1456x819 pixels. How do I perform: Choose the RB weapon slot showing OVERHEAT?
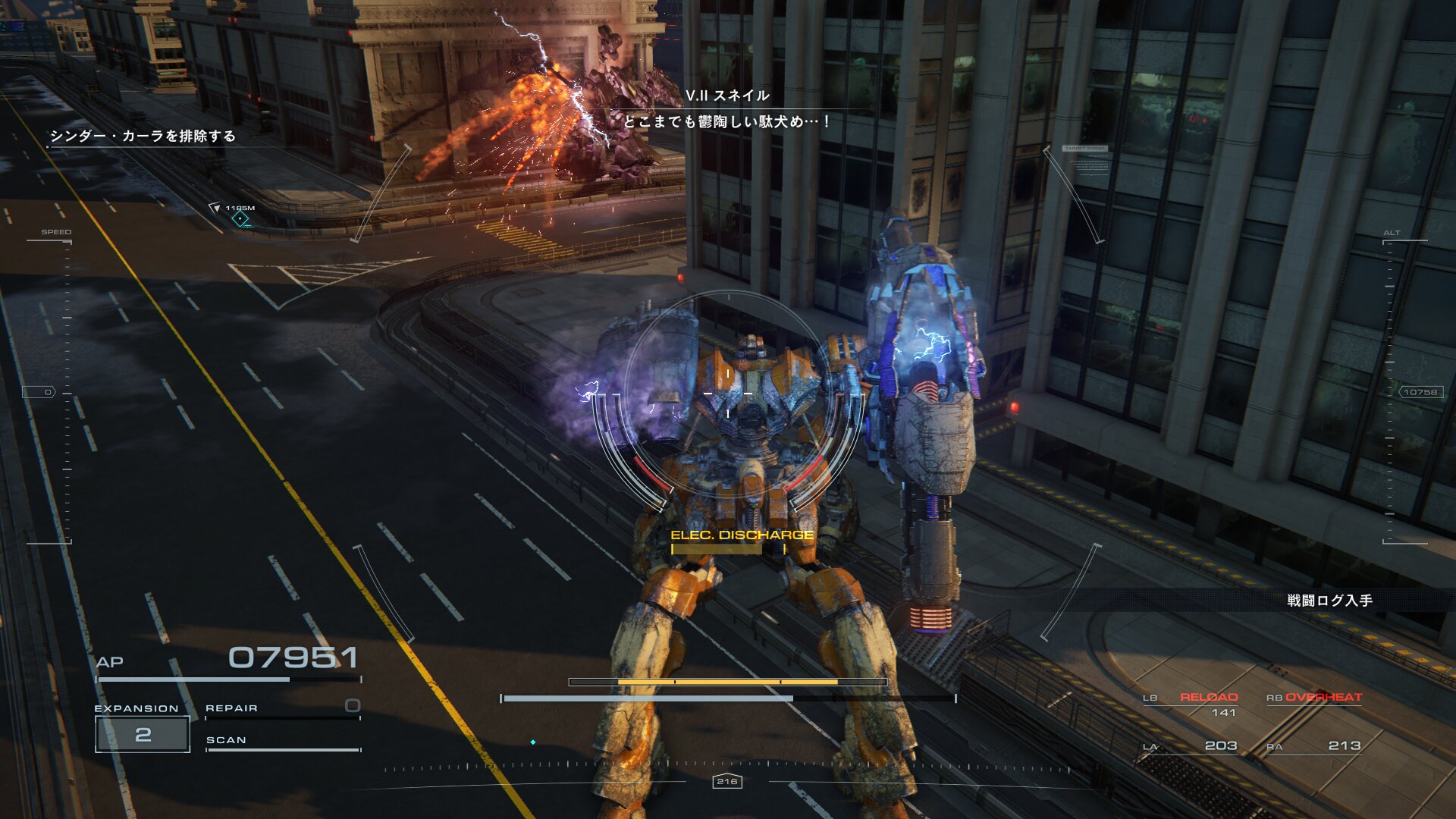click(x=1315, y=698)
